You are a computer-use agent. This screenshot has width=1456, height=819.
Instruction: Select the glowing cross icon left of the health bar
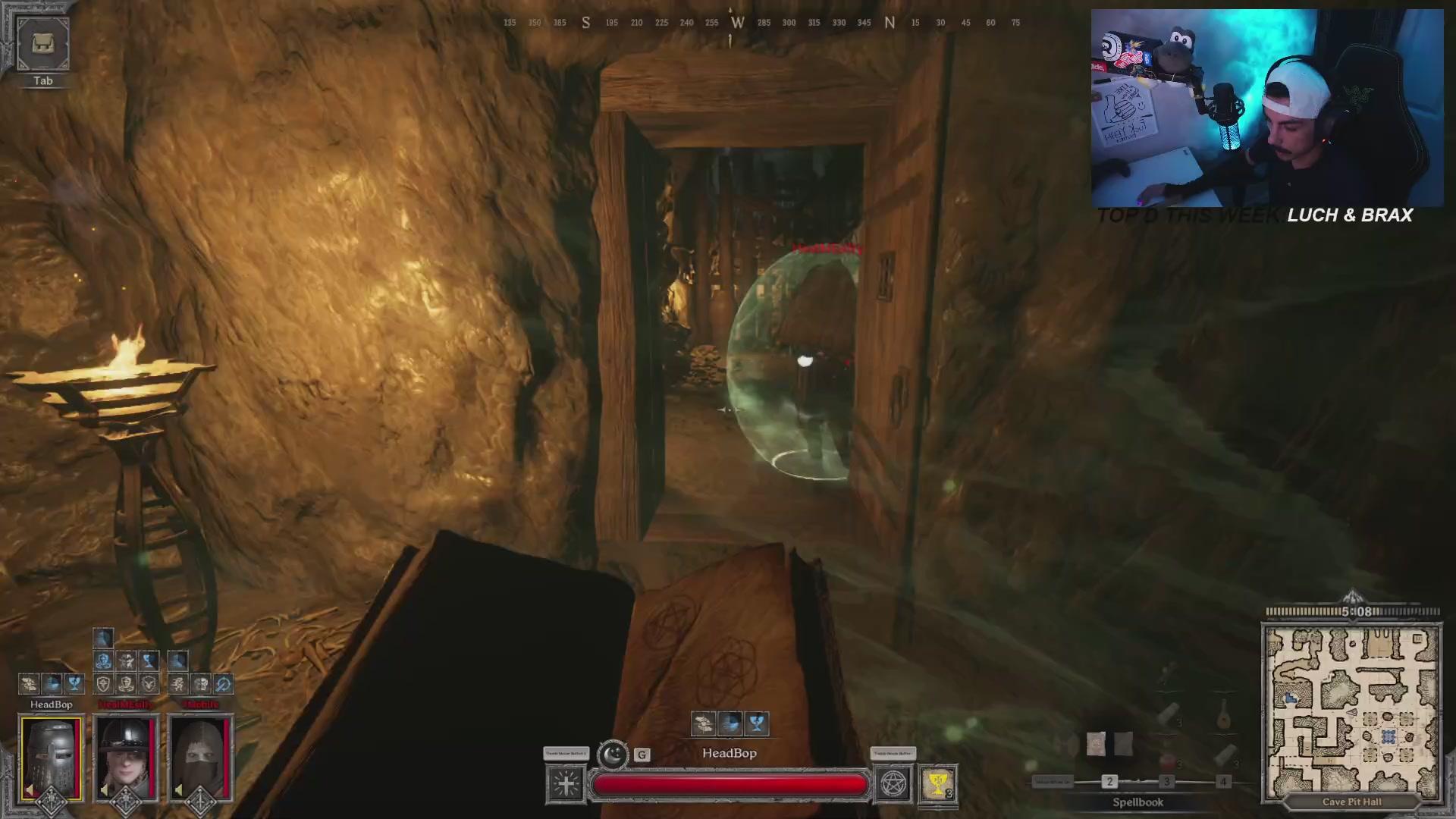click(x=566, y=783)
